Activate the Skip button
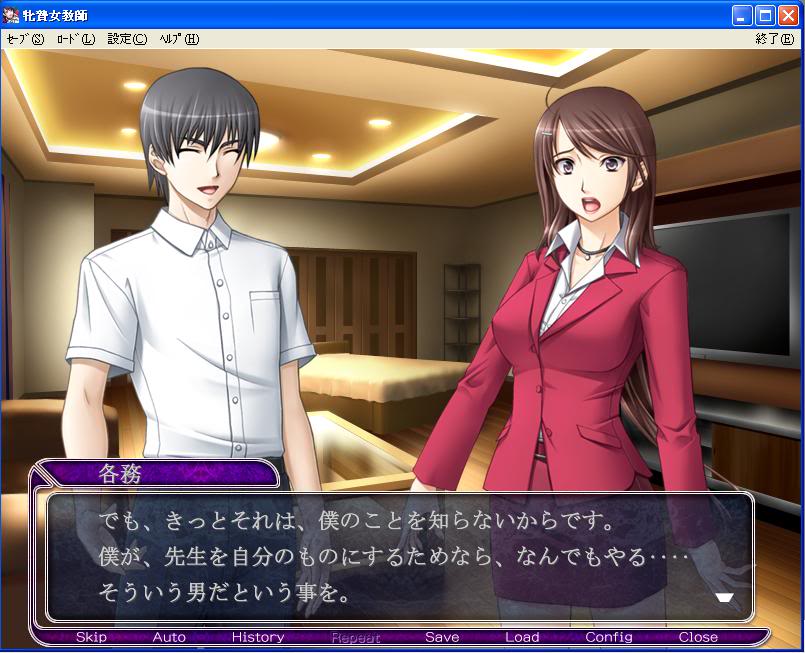 pyautogui.click(x=91, y=637)
